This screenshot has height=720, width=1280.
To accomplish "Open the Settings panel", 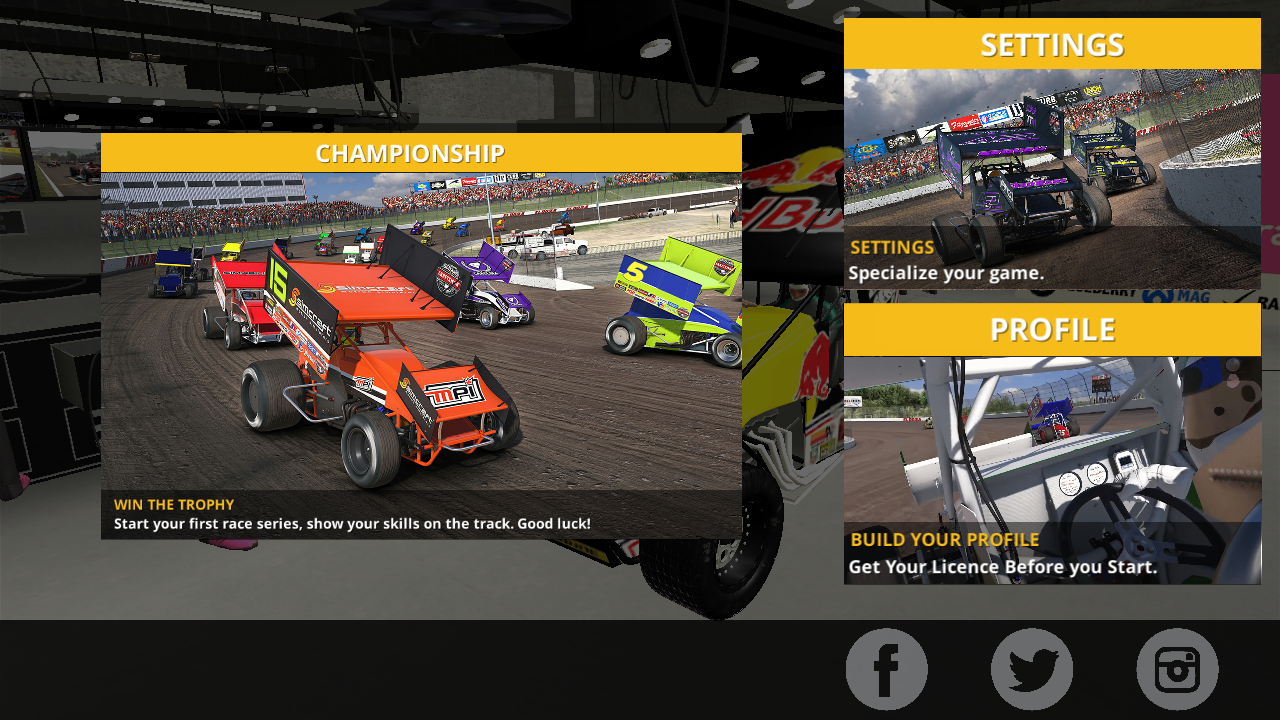I will point(1052,154).
